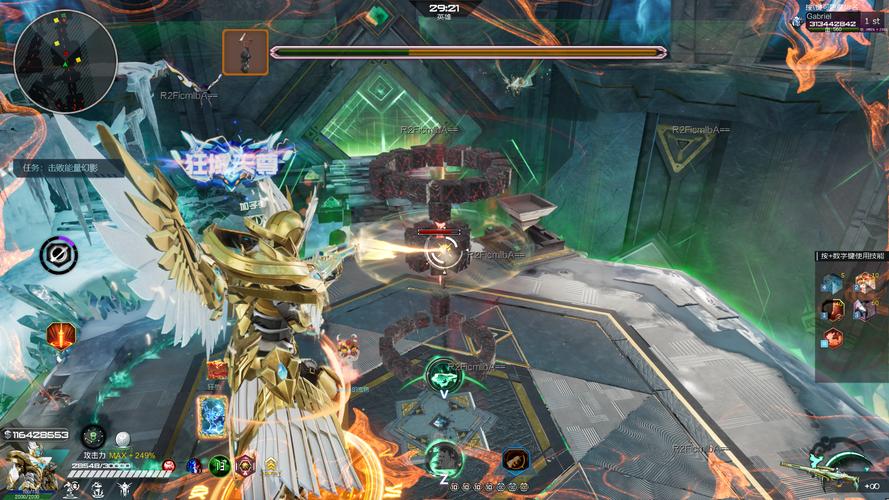889x500 pixels.
Task: Select the gold chevron rank badge
Action: (270, 464)
